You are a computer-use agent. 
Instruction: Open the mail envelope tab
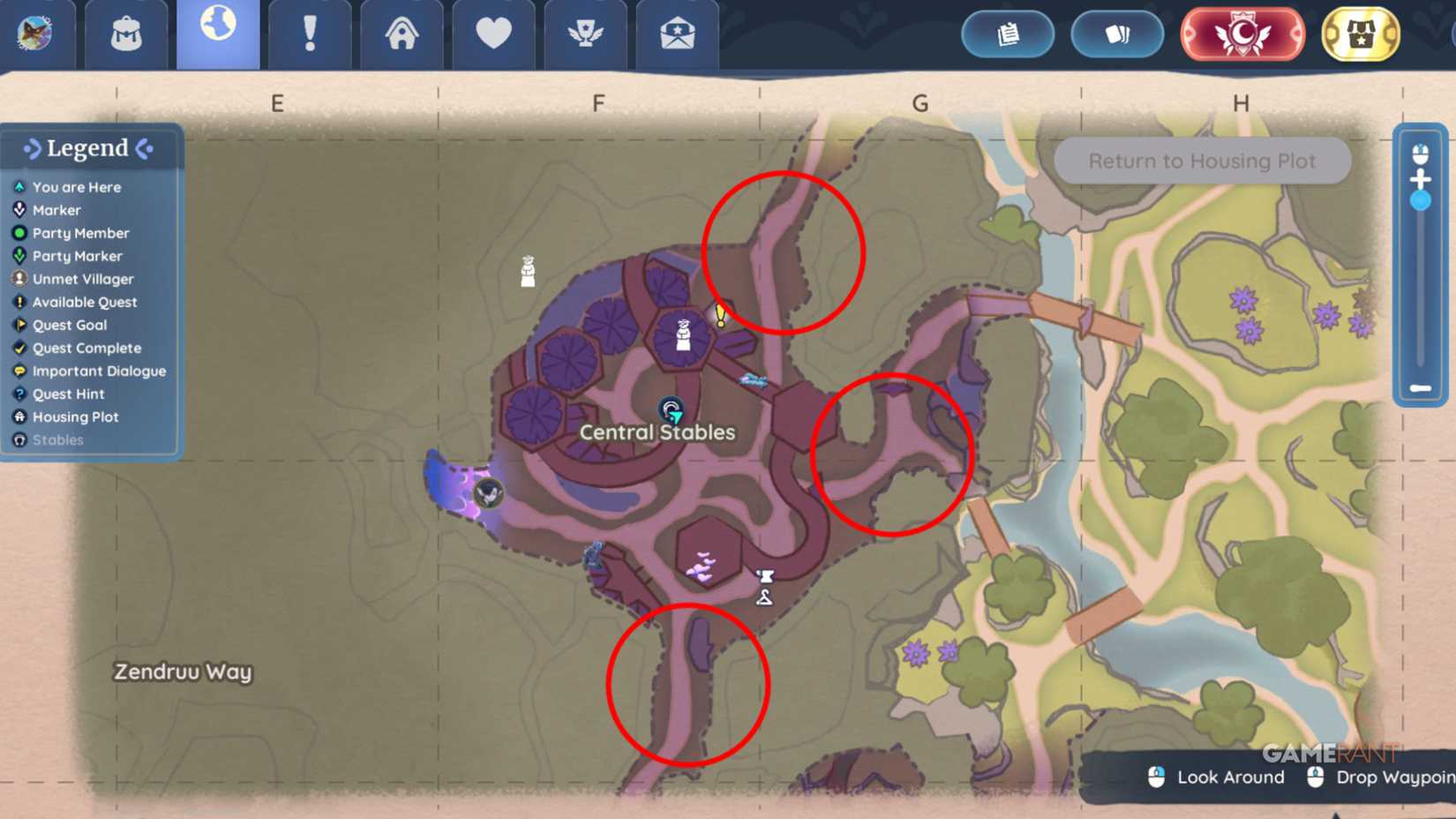pyautogui.click(x=677, y=32)
